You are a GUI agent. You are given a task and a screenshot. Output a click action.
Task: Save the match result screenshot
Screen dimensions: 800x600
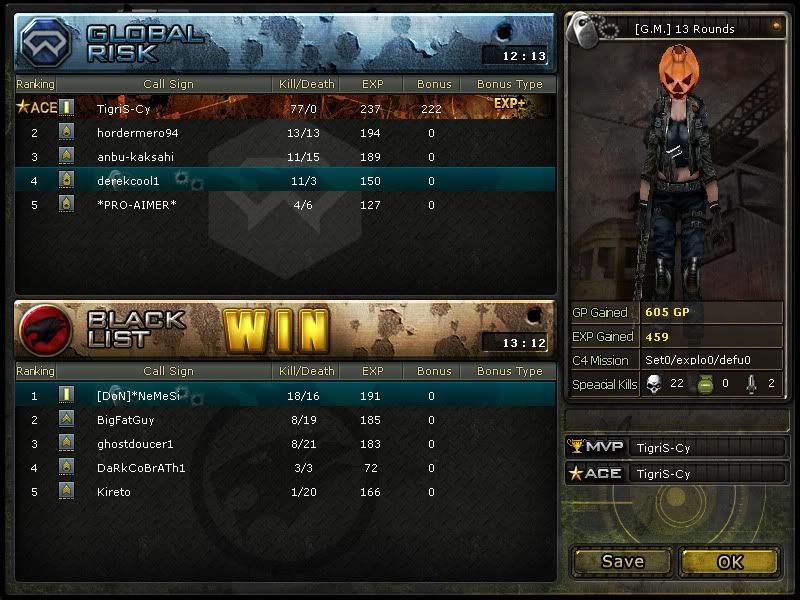click(622, 562)
